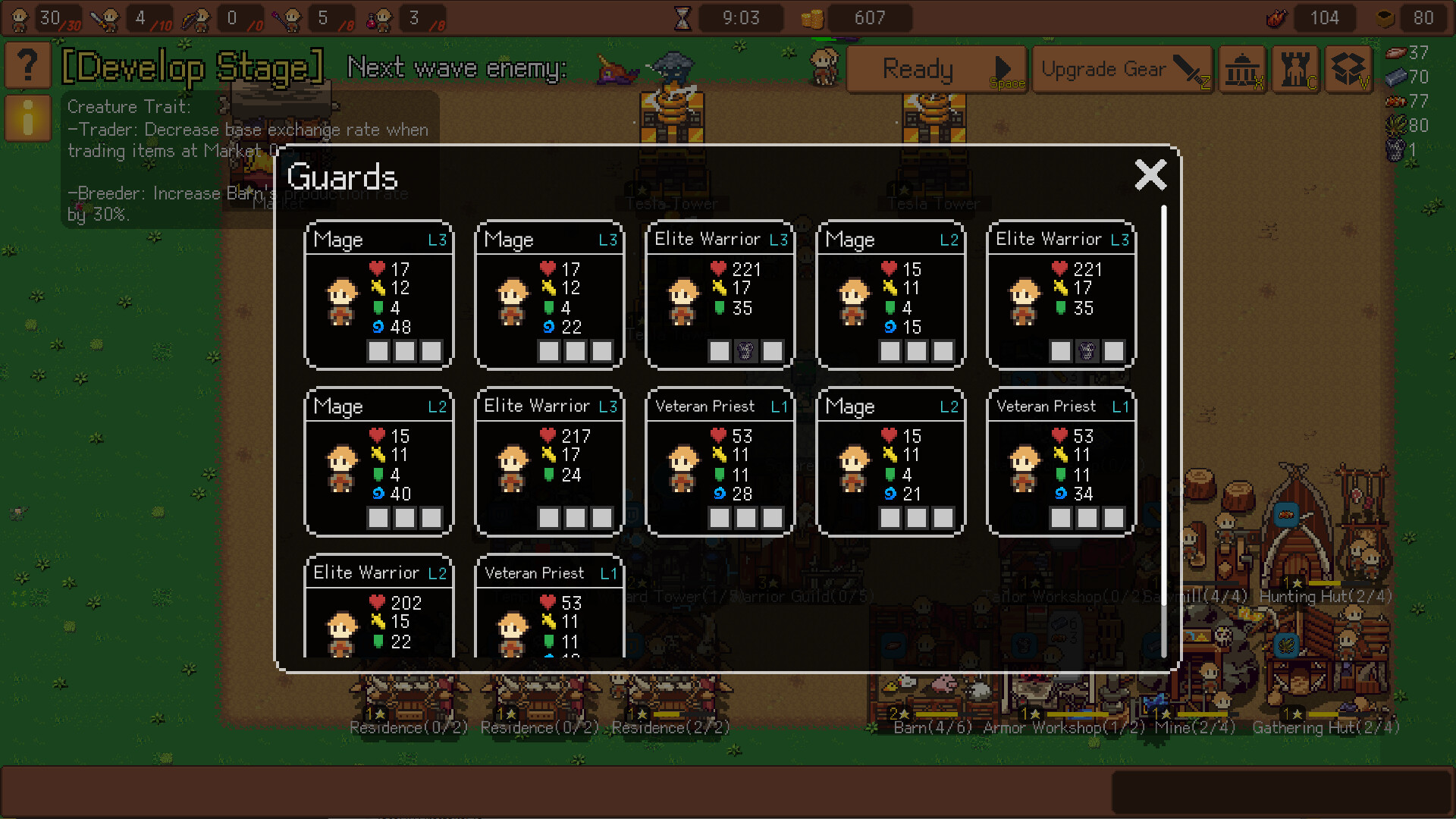Open the box crate icon menu

[x=1349, y=70]
